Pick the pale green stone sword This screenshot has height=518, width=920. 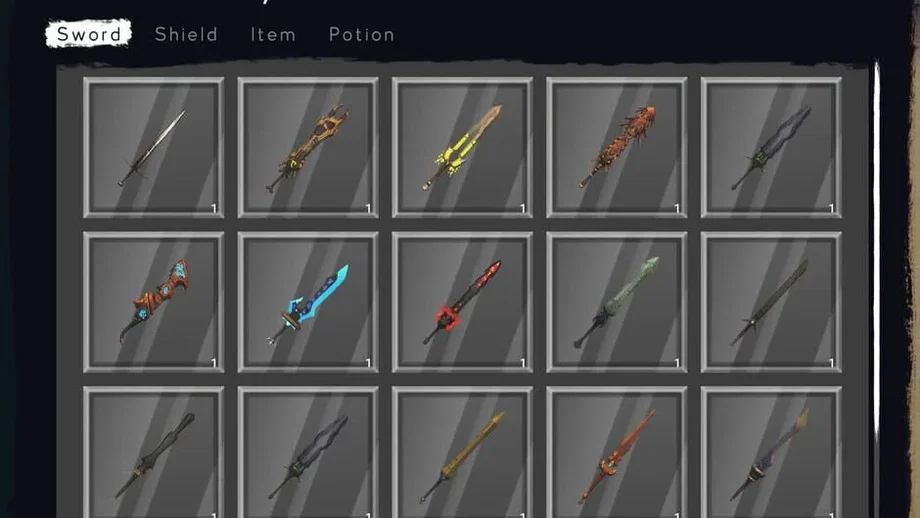click(616, 302)
